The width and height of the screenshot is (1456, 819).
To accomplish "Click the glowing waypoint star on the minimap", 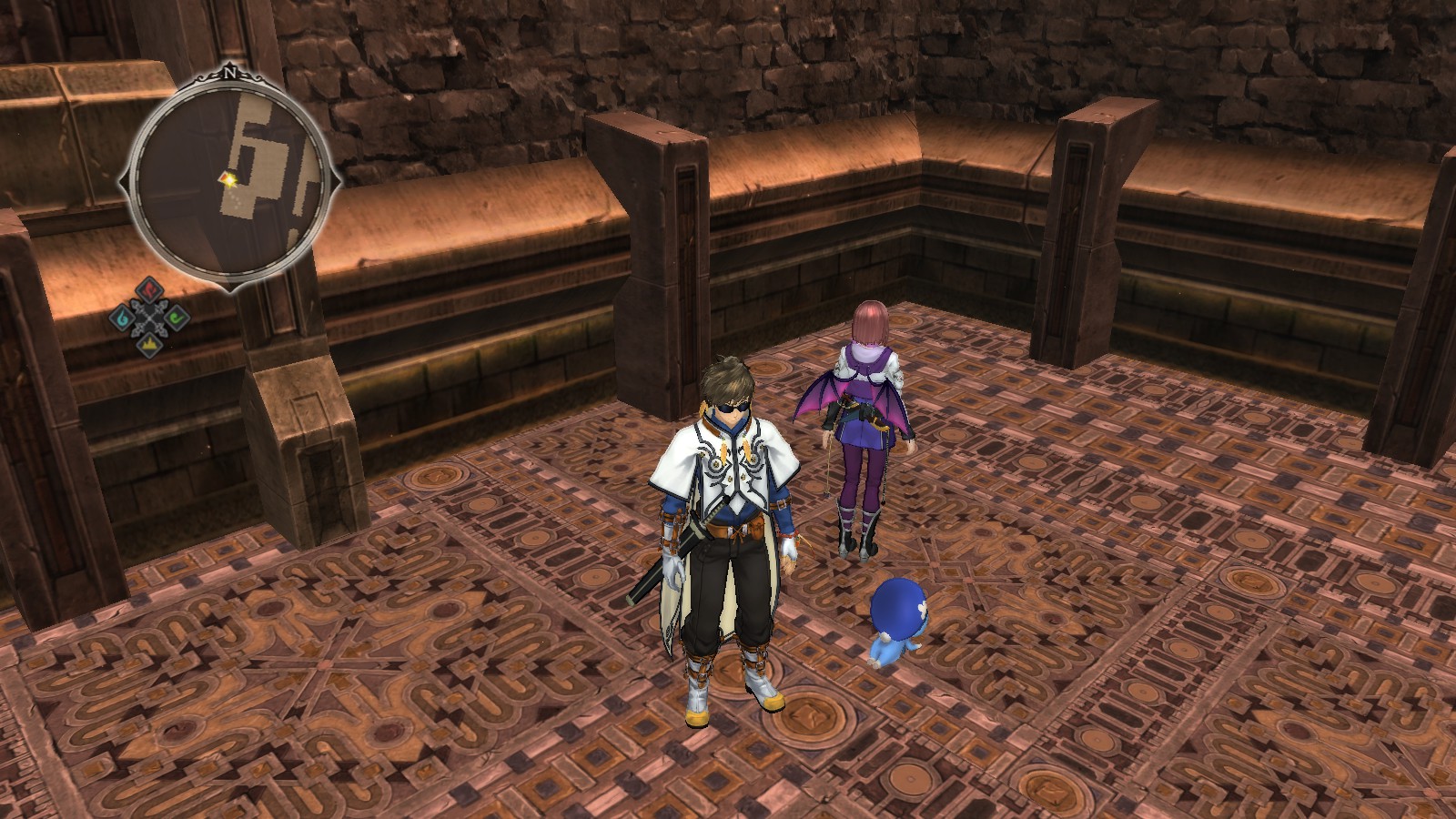I will click(x=231, y=180).
